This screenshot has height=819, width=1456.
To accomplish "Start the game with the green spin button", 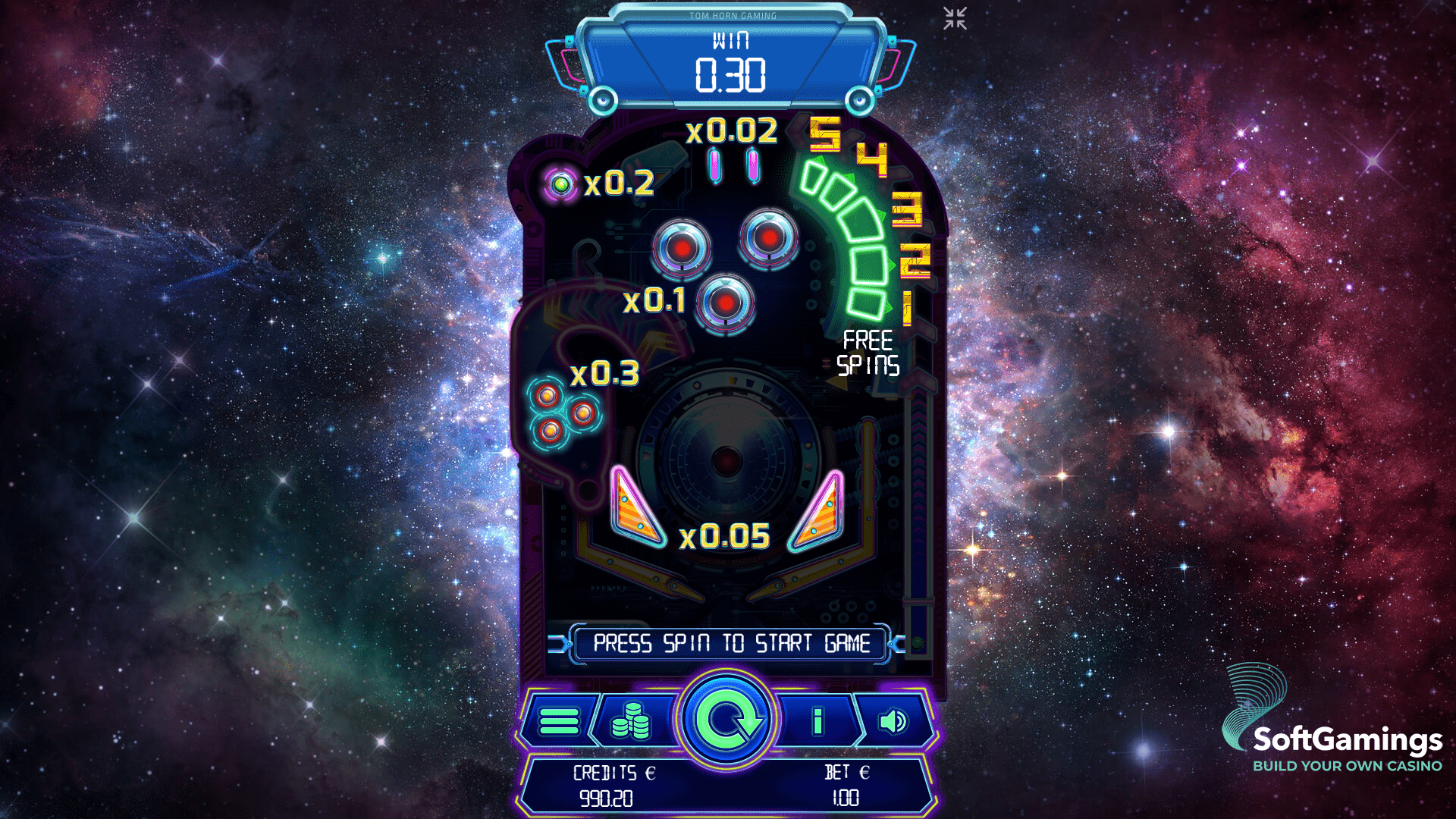I will click(x=726, y=719).
